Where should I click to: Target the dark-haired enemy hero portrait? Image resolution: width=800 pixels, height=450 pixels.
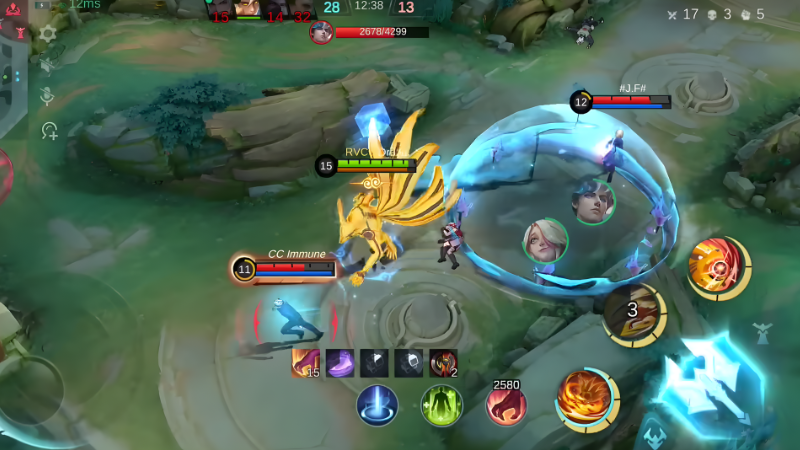(x=593, y=202)
